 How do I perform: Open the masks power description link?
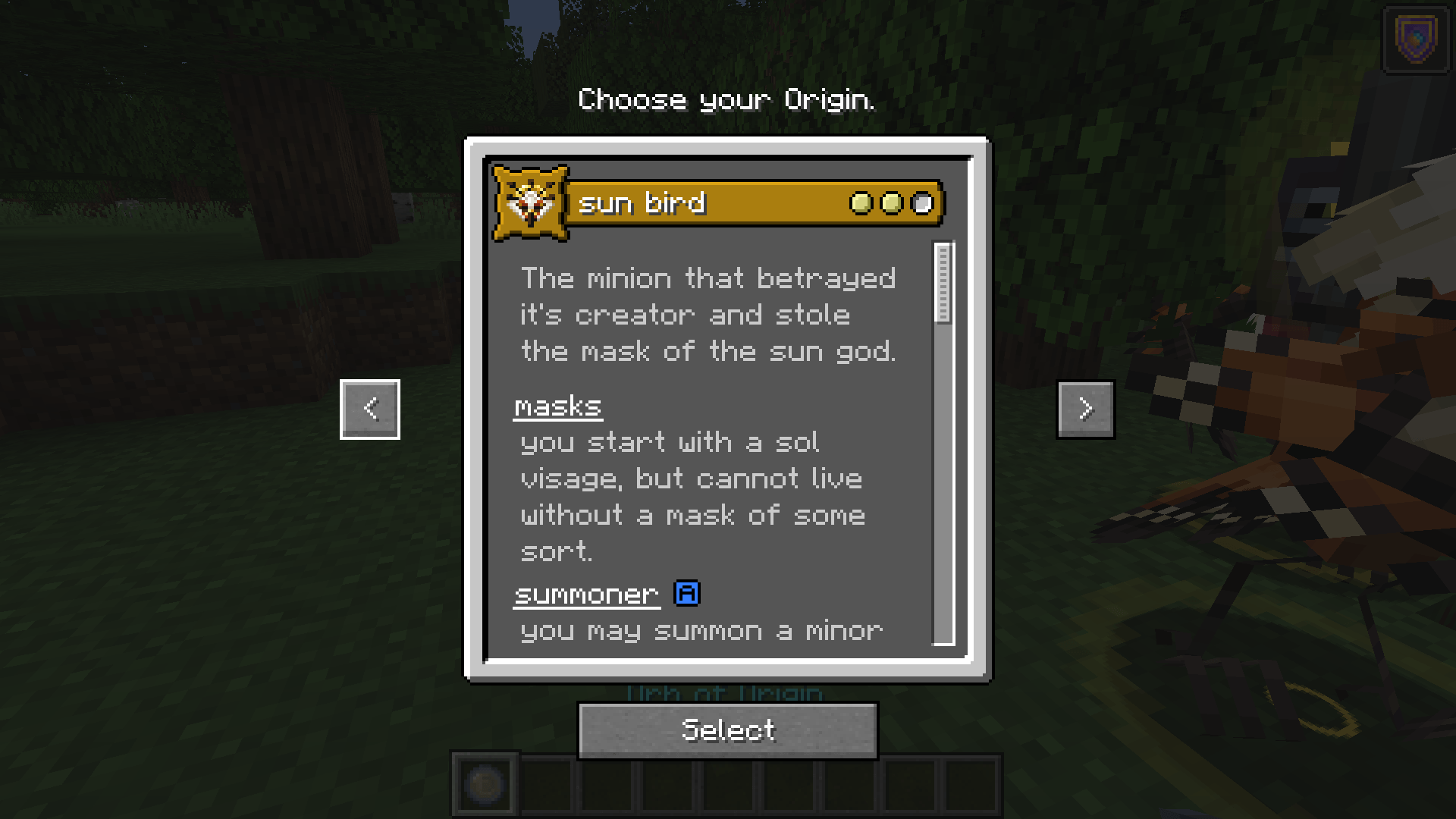(x=557, y=406)
